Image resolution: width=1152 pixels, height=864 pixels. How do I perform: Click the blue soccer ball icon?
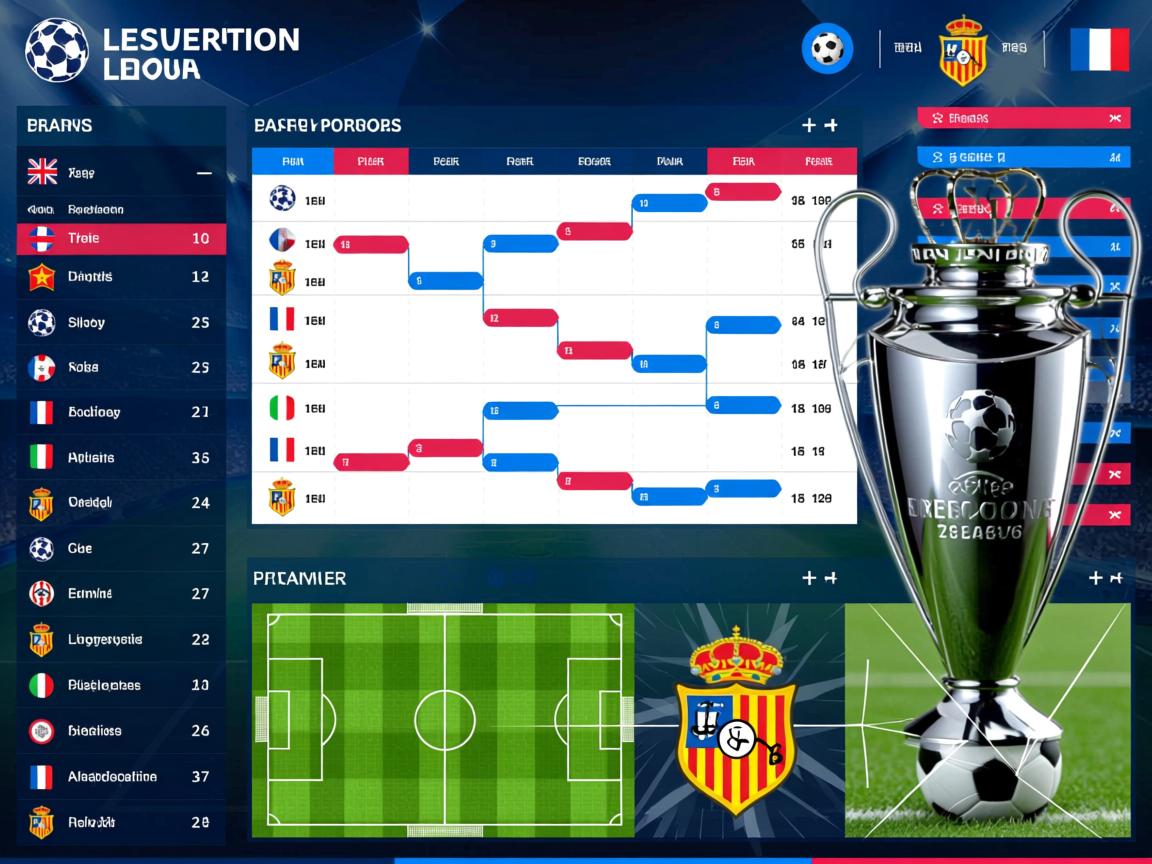point(827,48)
